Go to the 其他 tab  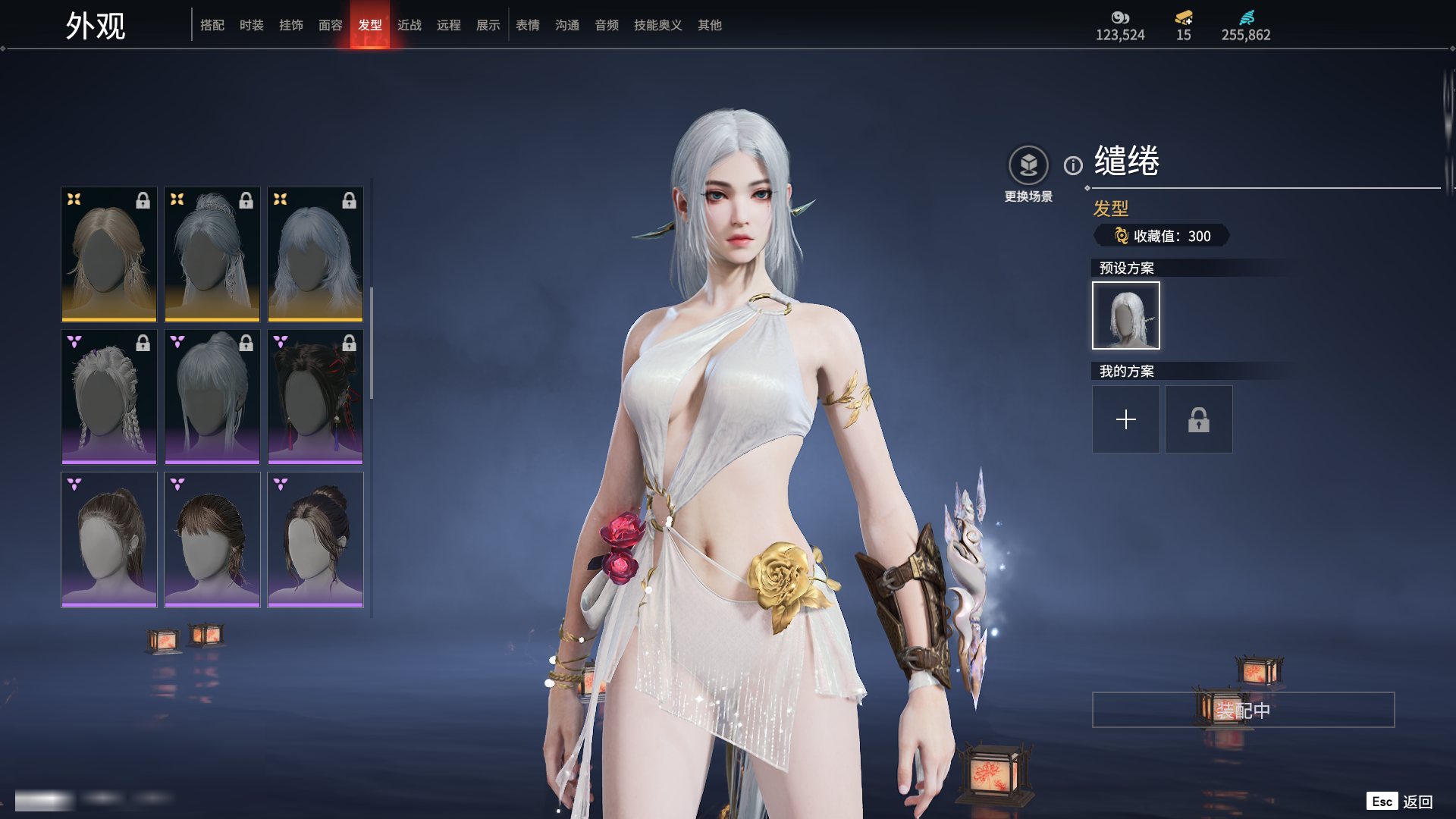pyautogui.click(x=709, y=25)
